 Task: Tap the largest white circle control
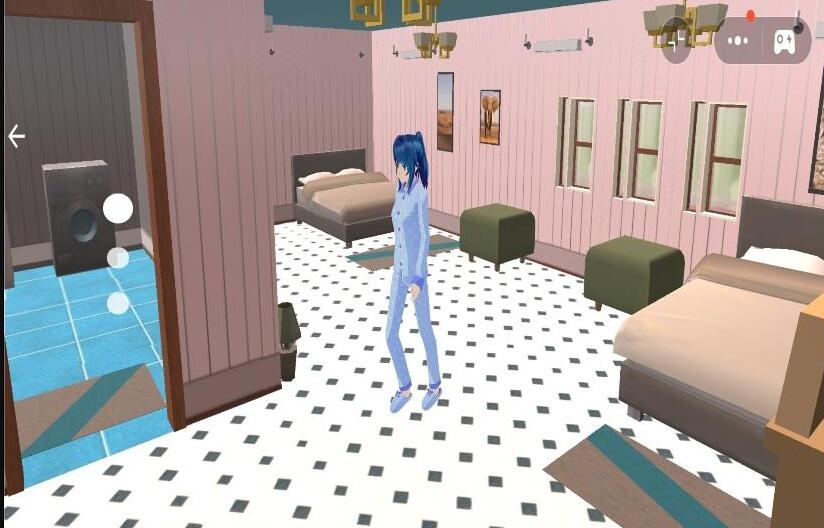pos(118,208)
